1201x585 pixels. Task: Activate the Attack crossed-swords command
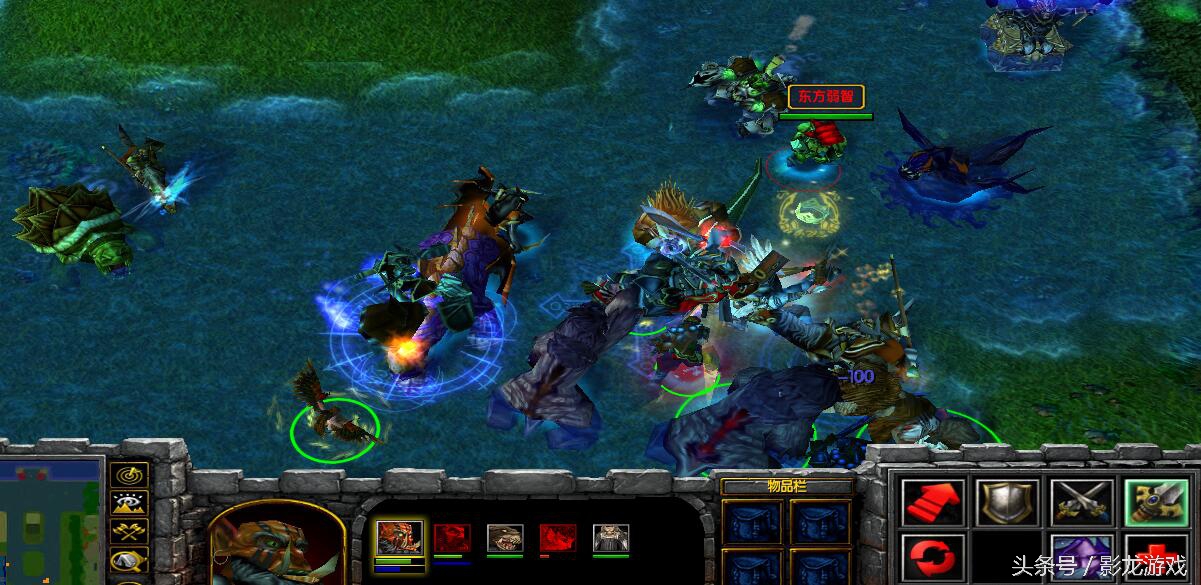point(1079,502)
